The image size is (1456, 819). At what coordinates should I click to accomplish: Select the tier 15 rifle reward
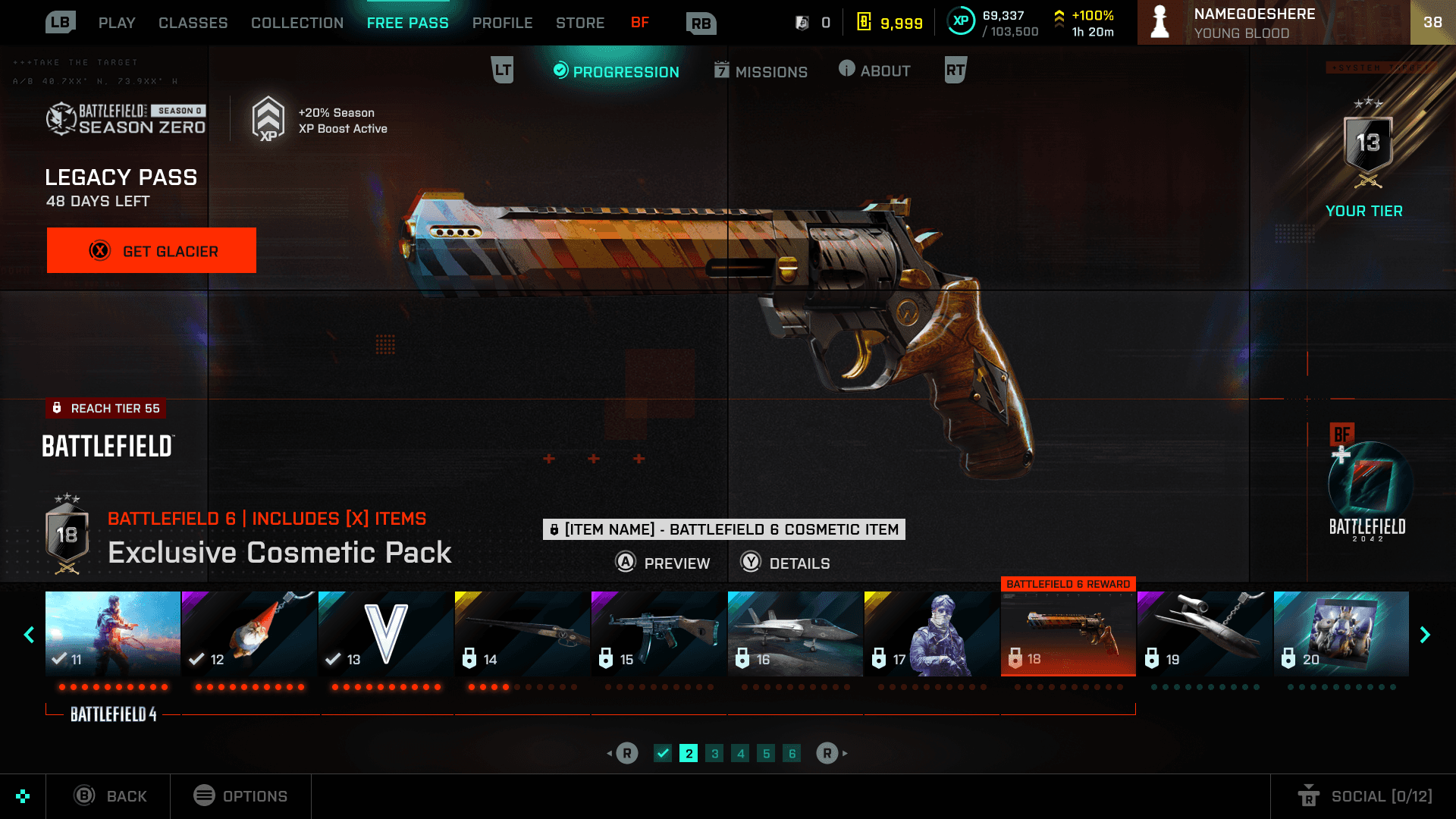pyautogui.click(x=658, y=633)
